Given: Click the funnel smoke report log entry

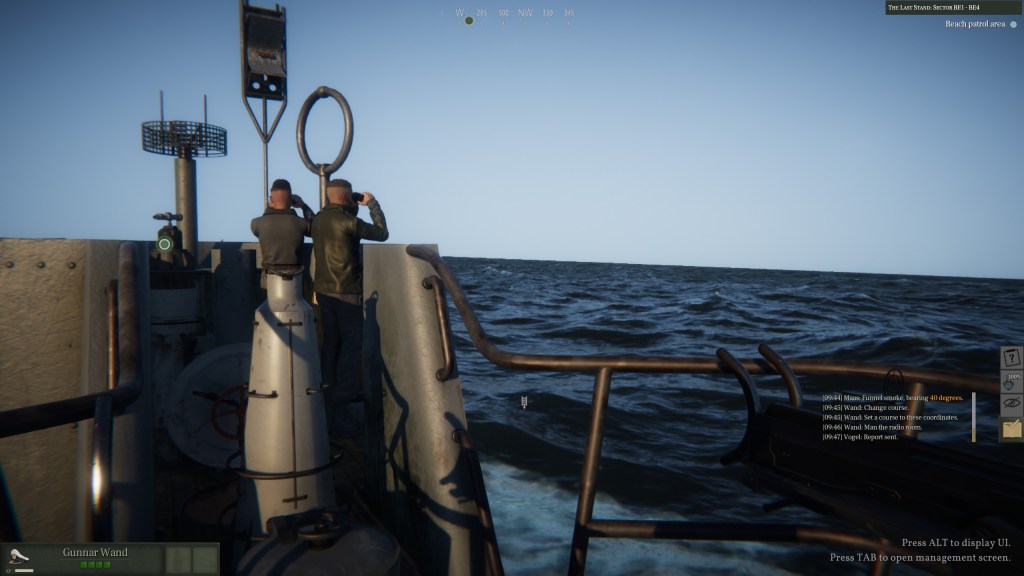Looking at the screenshot, I should coord(892,398).
